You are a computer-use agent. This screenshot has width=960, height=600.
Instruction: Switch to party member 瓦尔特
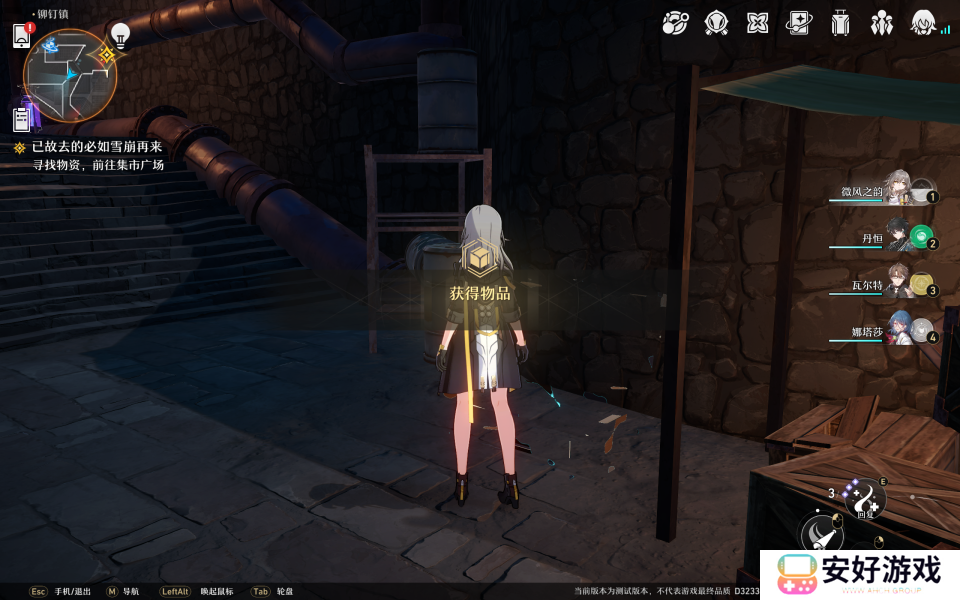898,286
